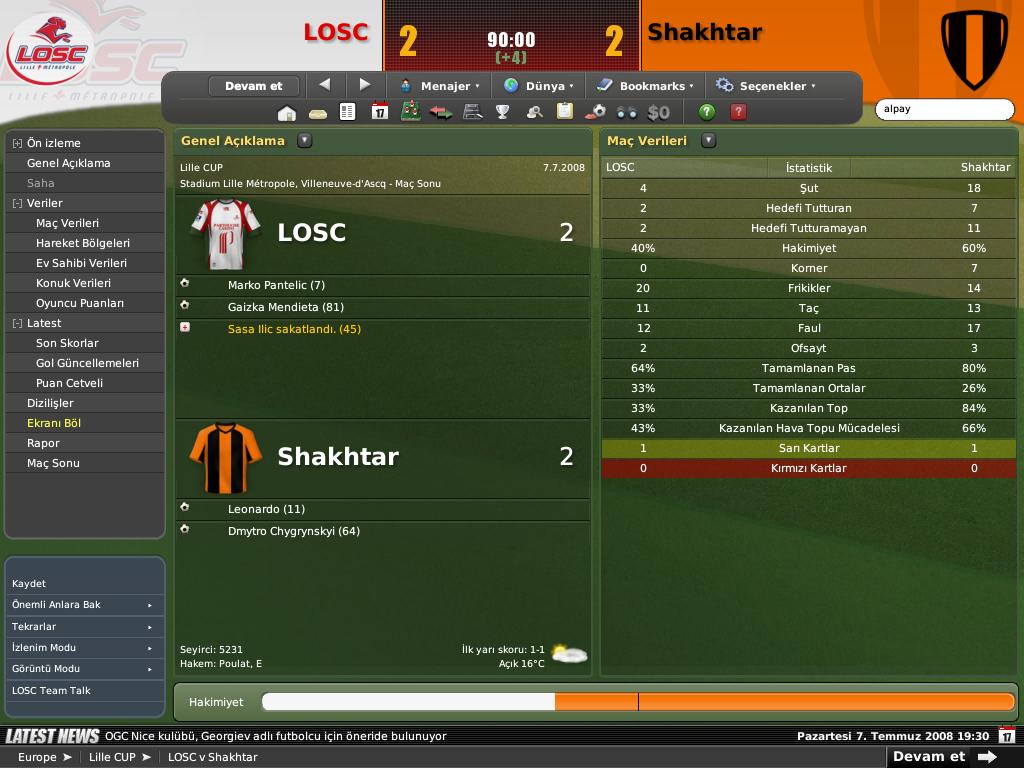
Task: Open the calendar icon in the toolbar
Action: pyautogui.click(x=379, y=112)
